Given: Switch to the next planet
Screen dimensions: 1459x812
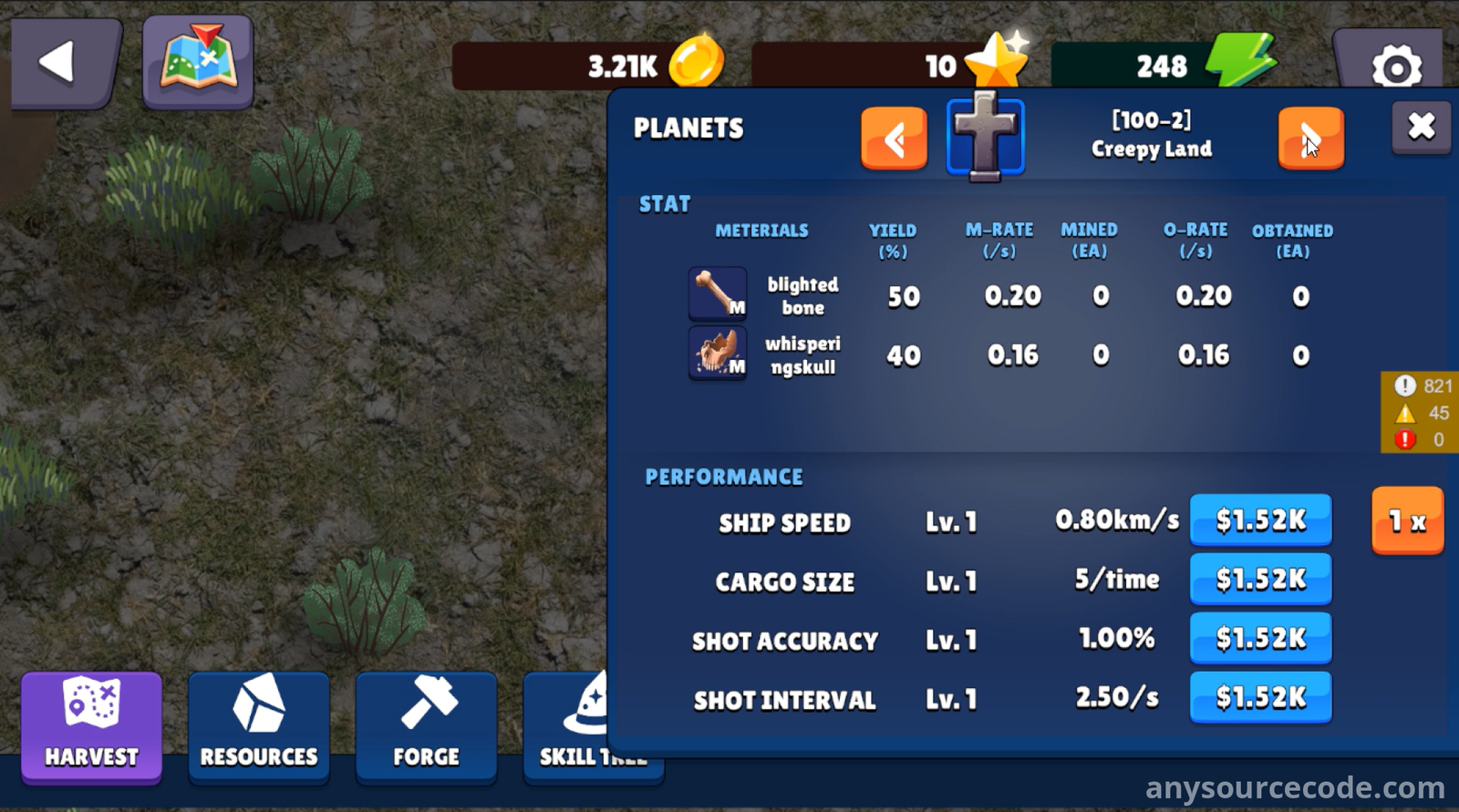Looking at the screenshot, I should [1310, 139].
